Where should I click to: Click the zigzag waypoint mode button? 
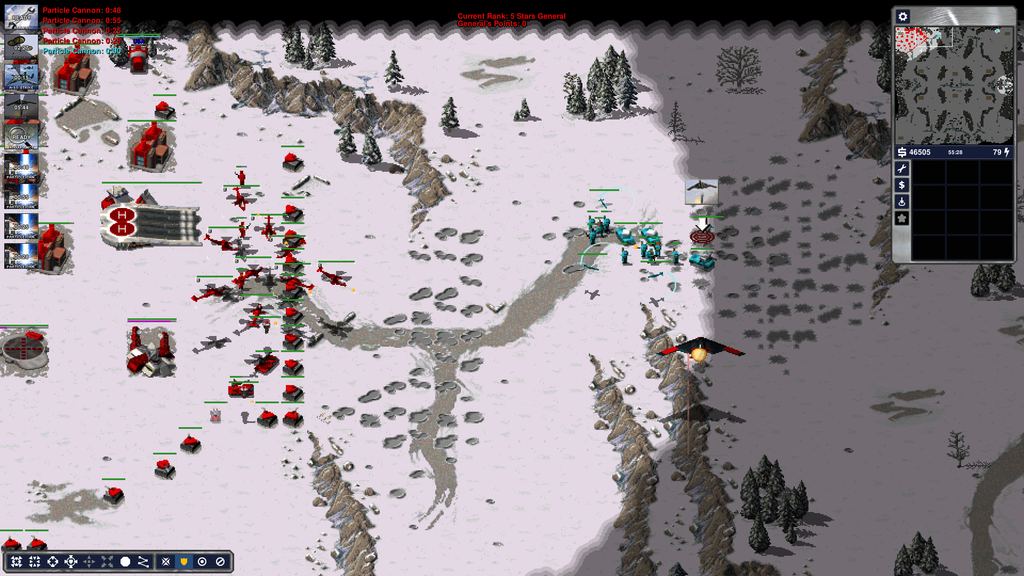point(143,562)
